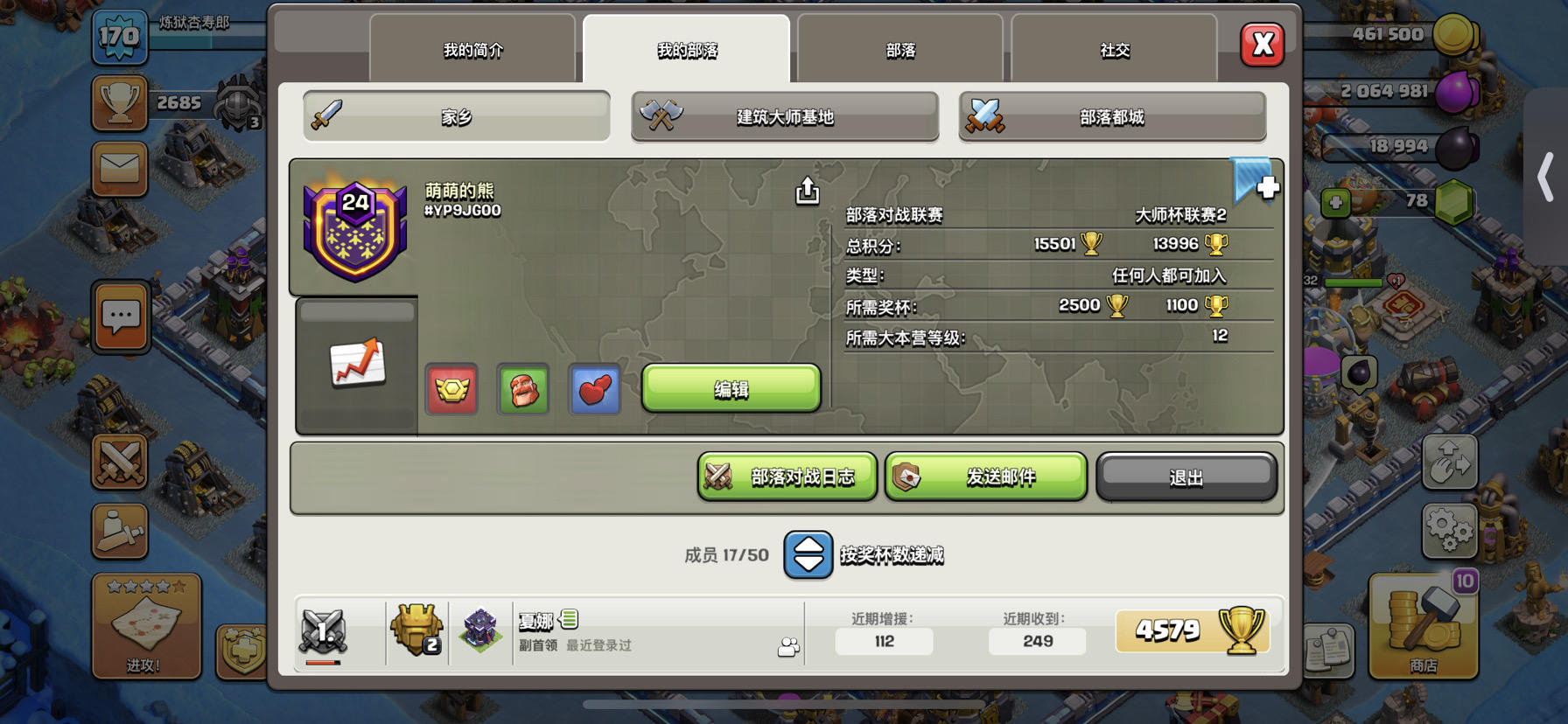Select the Builder head icon next to edit
Viewport: 1568px width, 724px height.
pyautogui.click(x=523, y=390)
